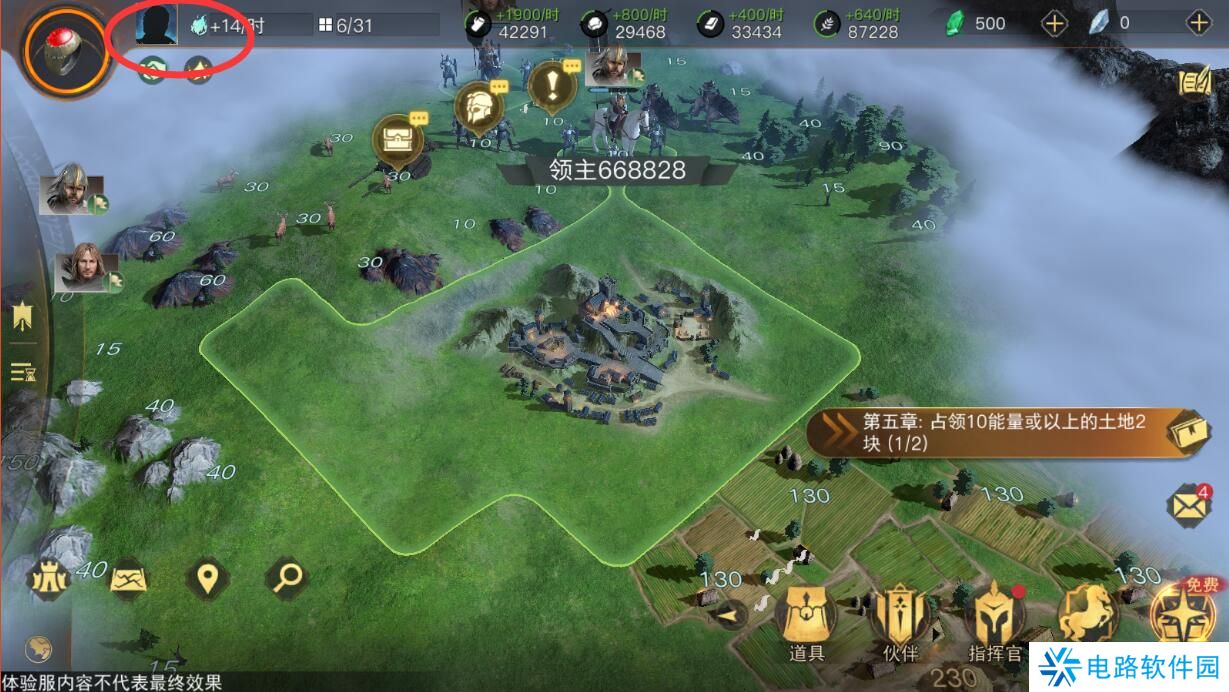The width and height of the screenshot is (1229, 692).
Task: Add more feather currency
Action: (x=1198, y=23)
